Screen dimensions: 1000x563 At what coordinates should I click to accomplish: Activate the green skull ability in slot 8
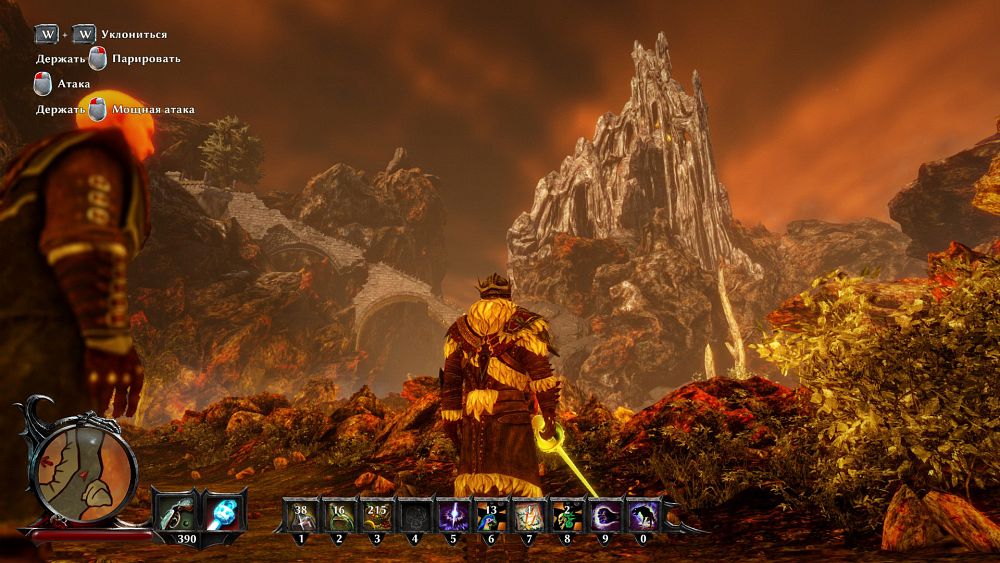566,516
